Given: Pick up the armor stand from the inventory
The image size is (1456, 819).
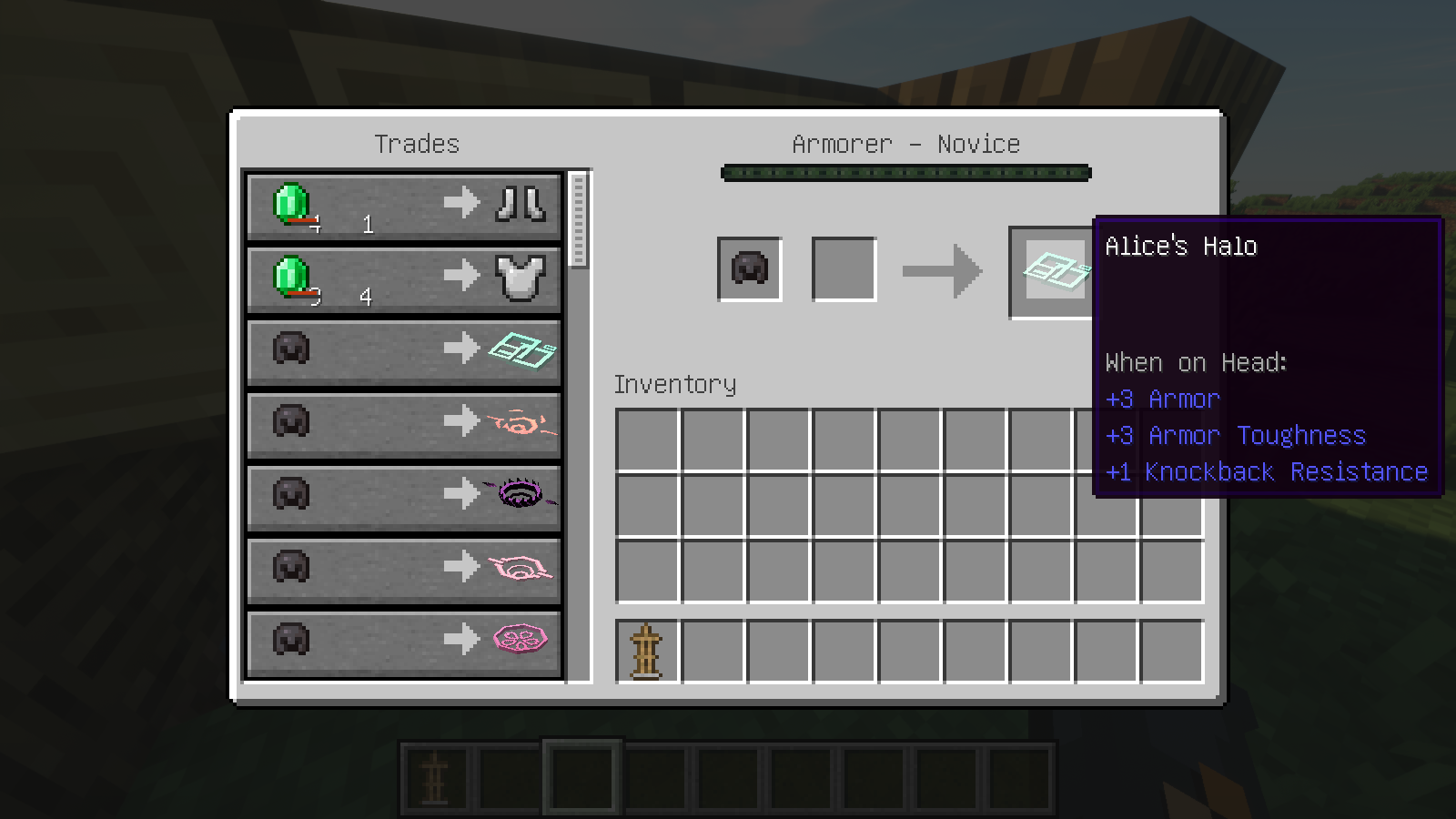Looking at the screenshot, I should pyautogui.click(x=646, y=652).
